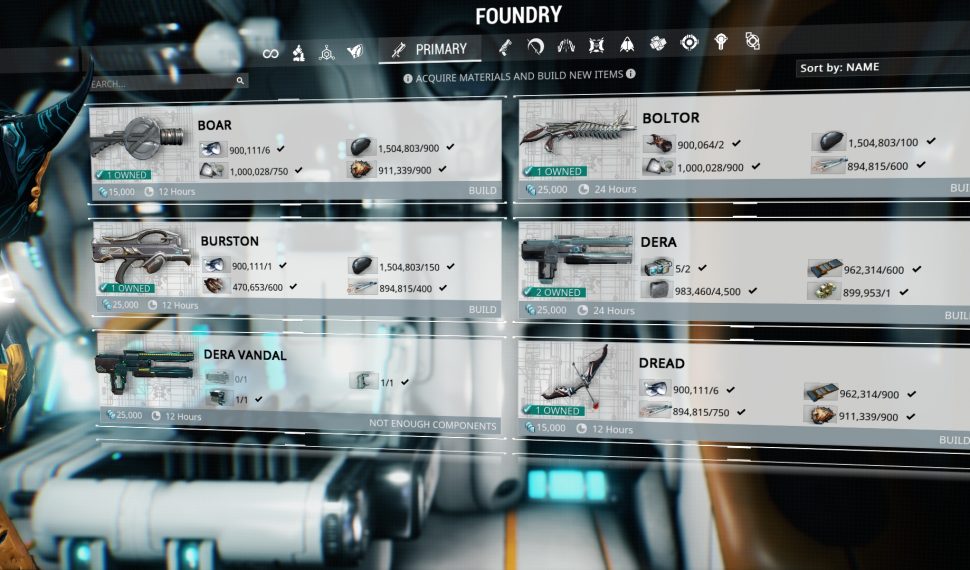Open the Sort by: Name dropdown
The height and width of the screenshot is (570, 970).
pyautogui.click(x=882, y=68)
